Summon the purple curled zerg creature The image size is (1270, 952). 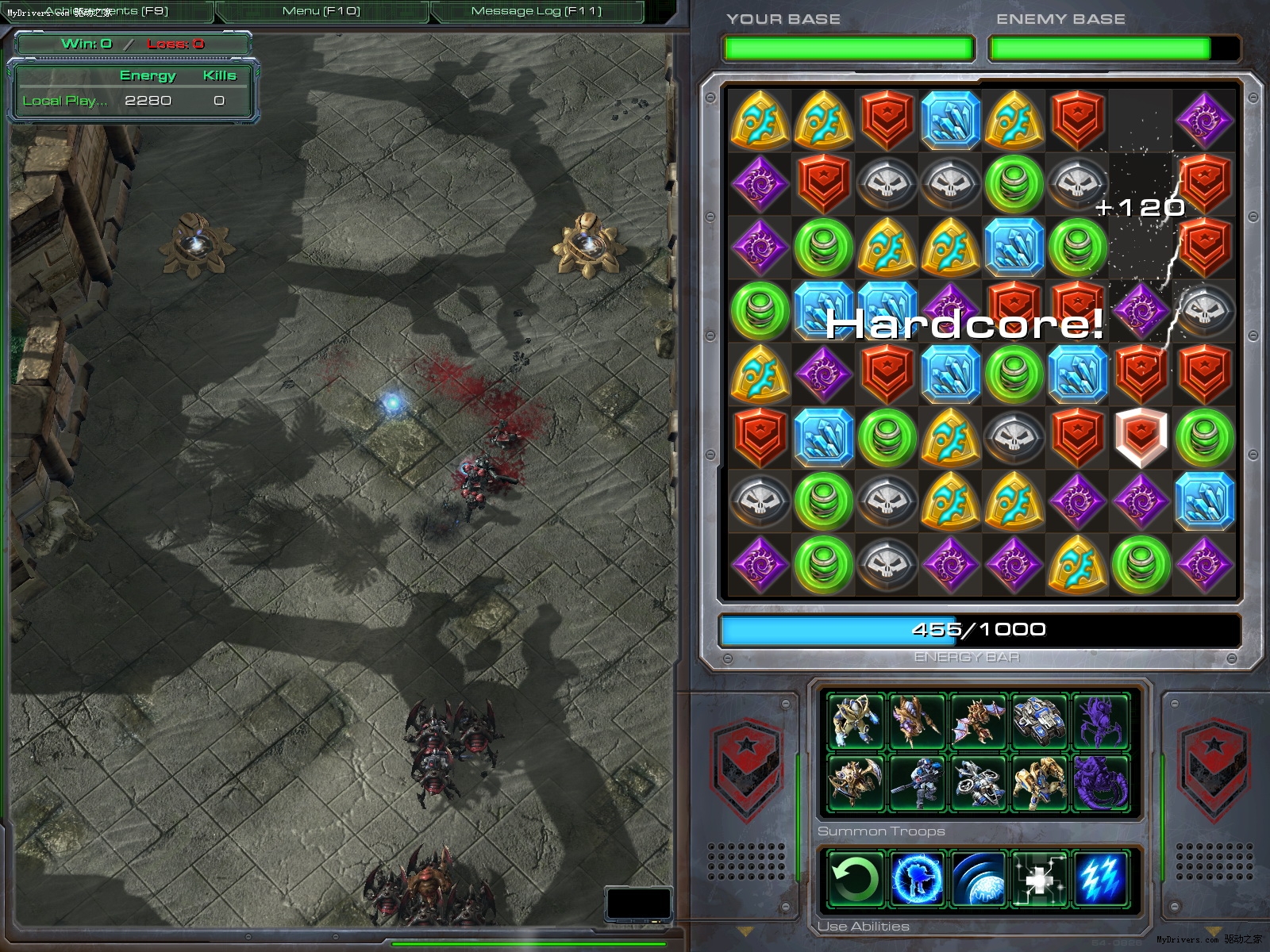(x=1101, y=783)
